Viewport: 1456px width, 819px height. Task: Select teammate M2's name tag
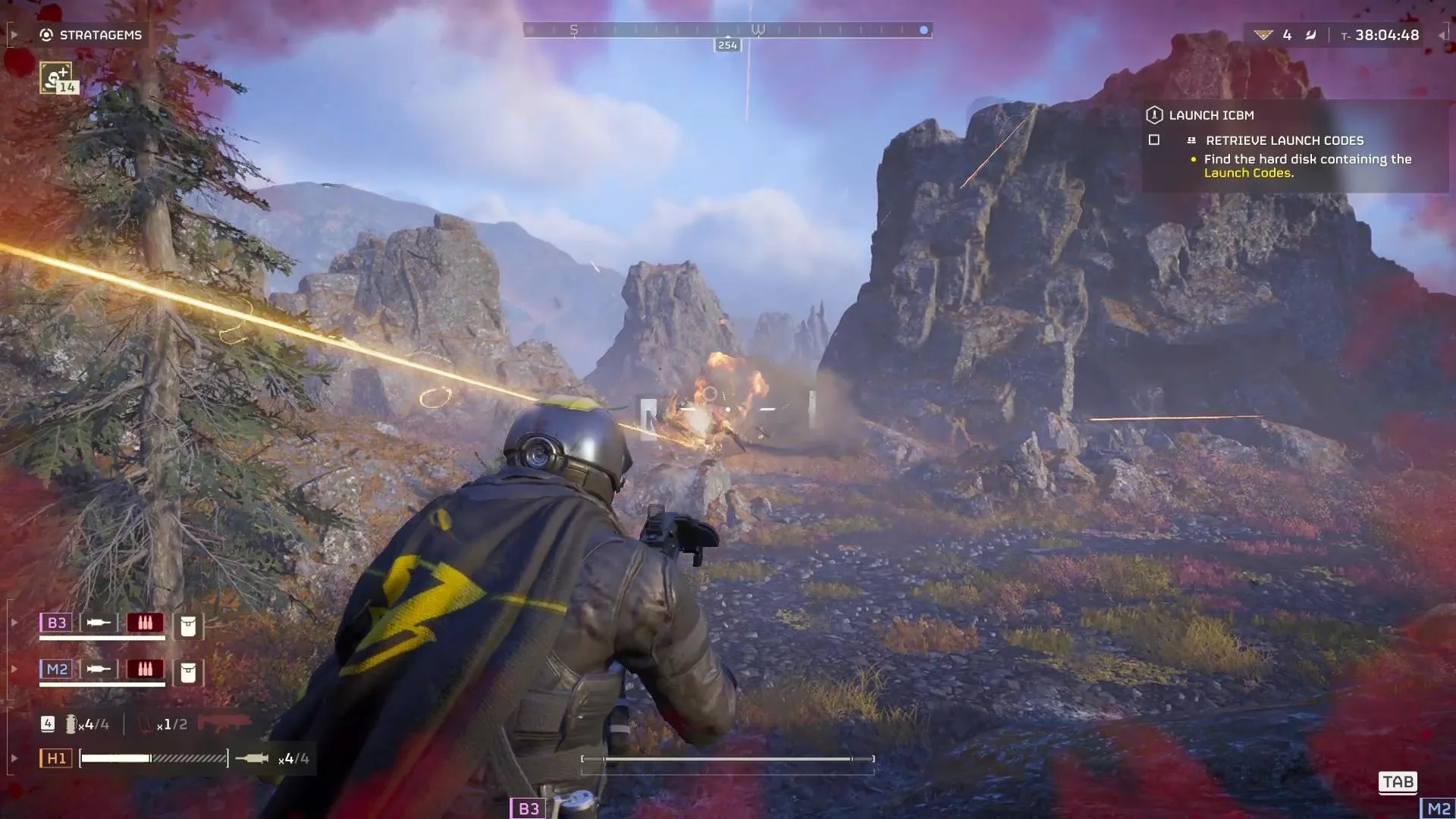[57, 669]
